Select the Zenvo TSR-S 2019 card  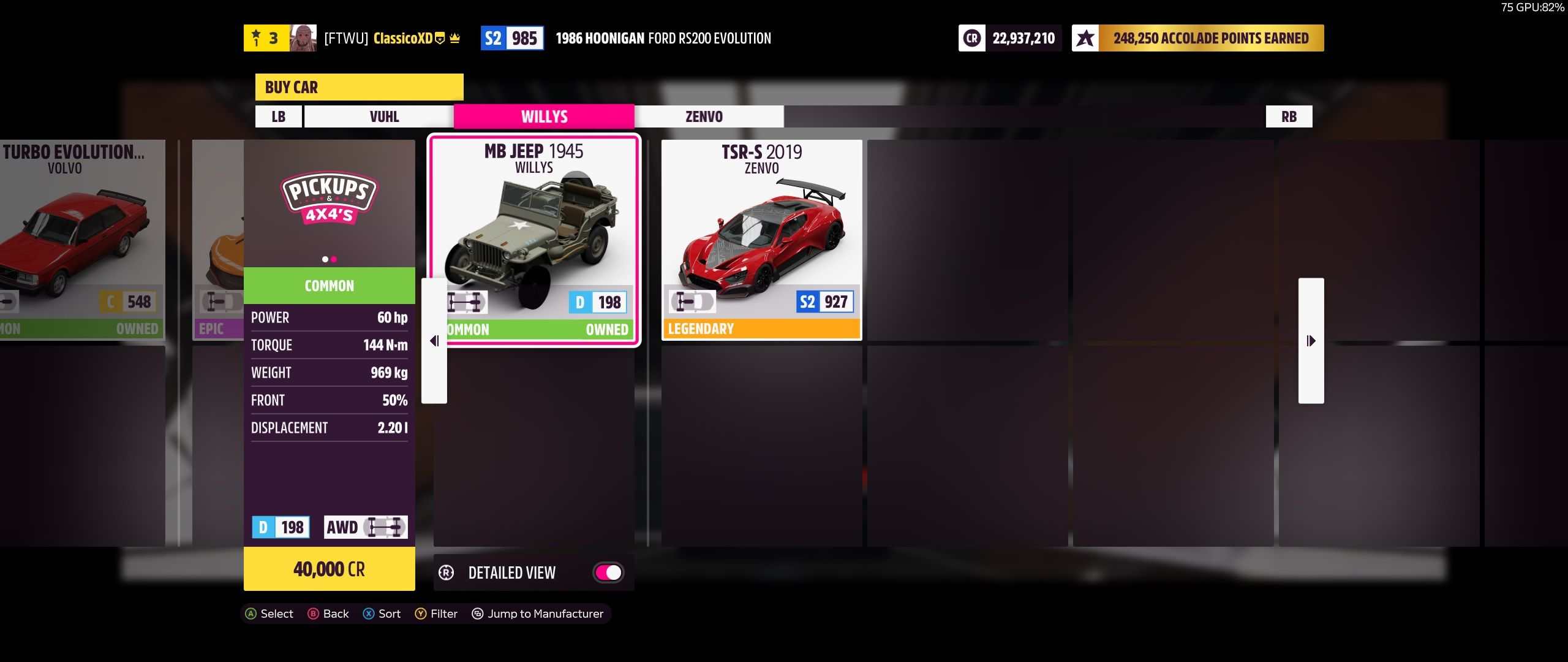click(x=761, y=239)
